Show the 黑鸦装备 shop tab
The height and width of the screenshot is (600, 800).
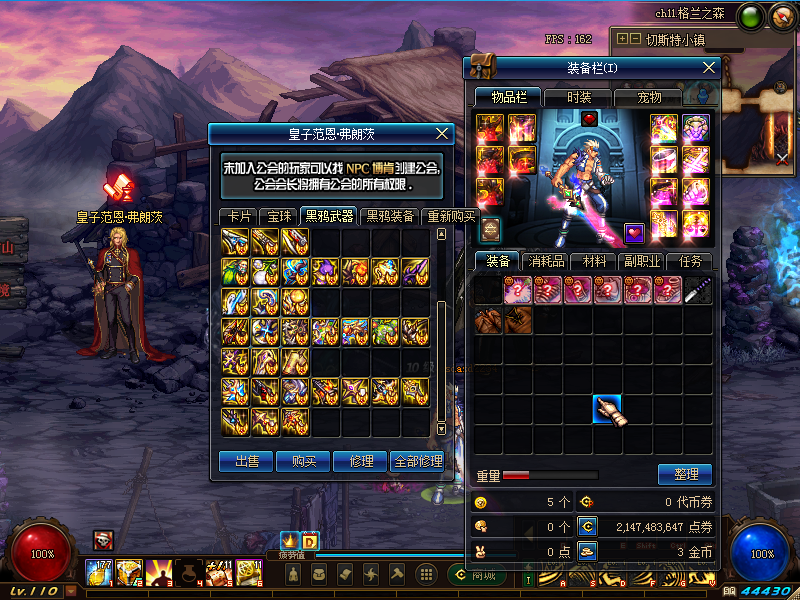(390, 216)
